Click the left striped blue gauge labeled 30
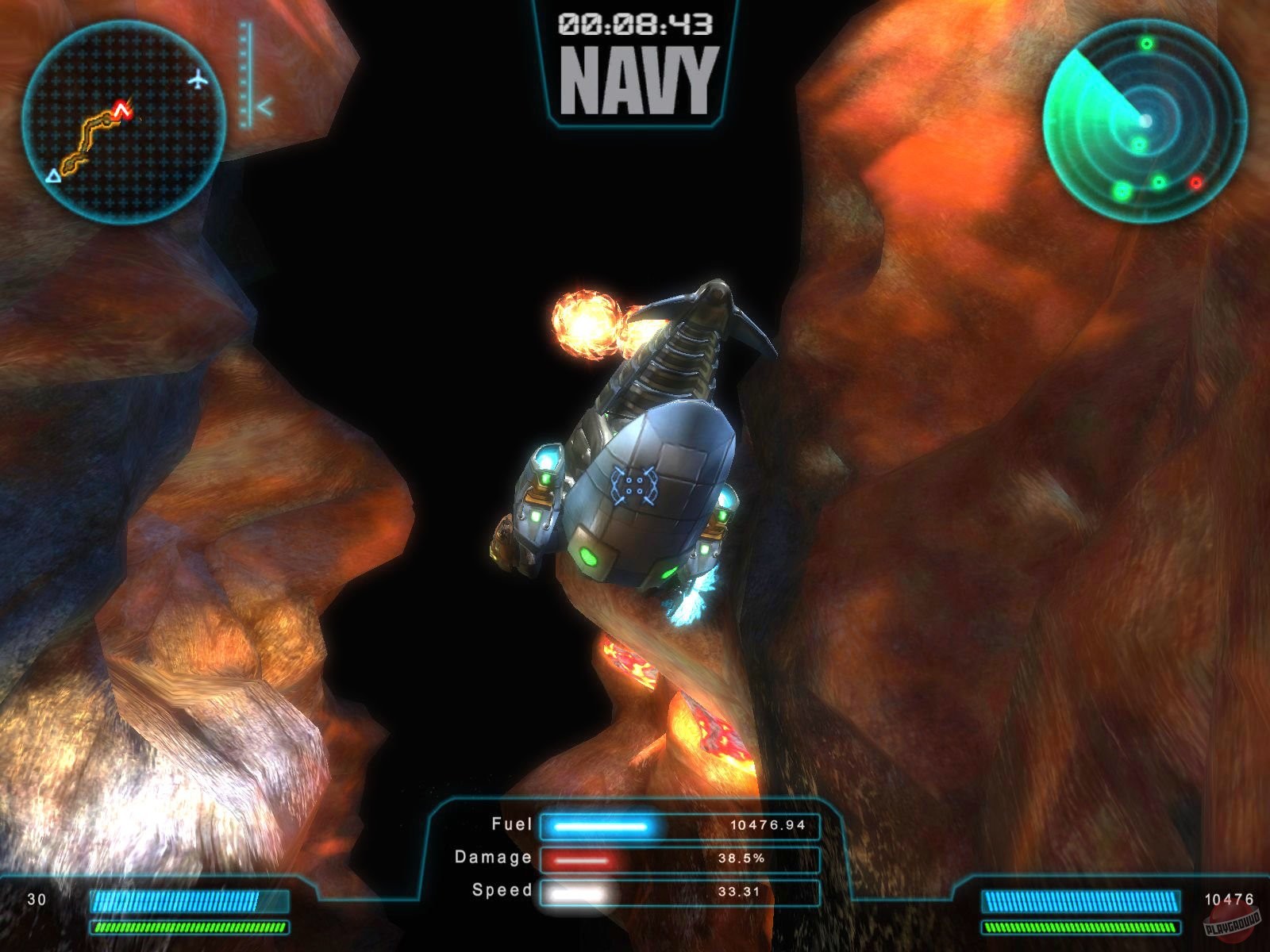 (x=190, y=900)
